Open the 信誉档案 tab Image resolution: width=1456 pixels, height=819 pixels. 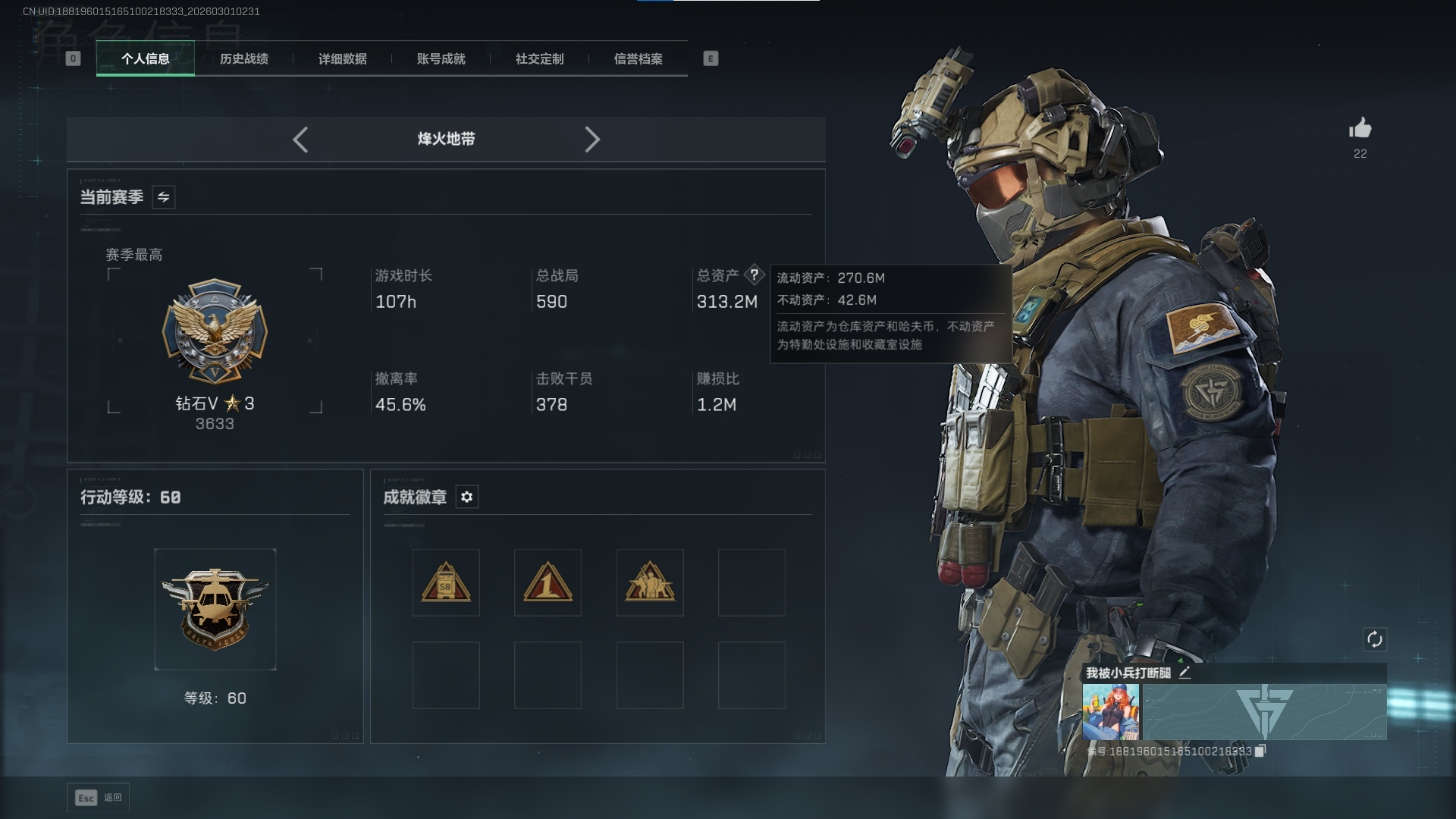(639, 58)
